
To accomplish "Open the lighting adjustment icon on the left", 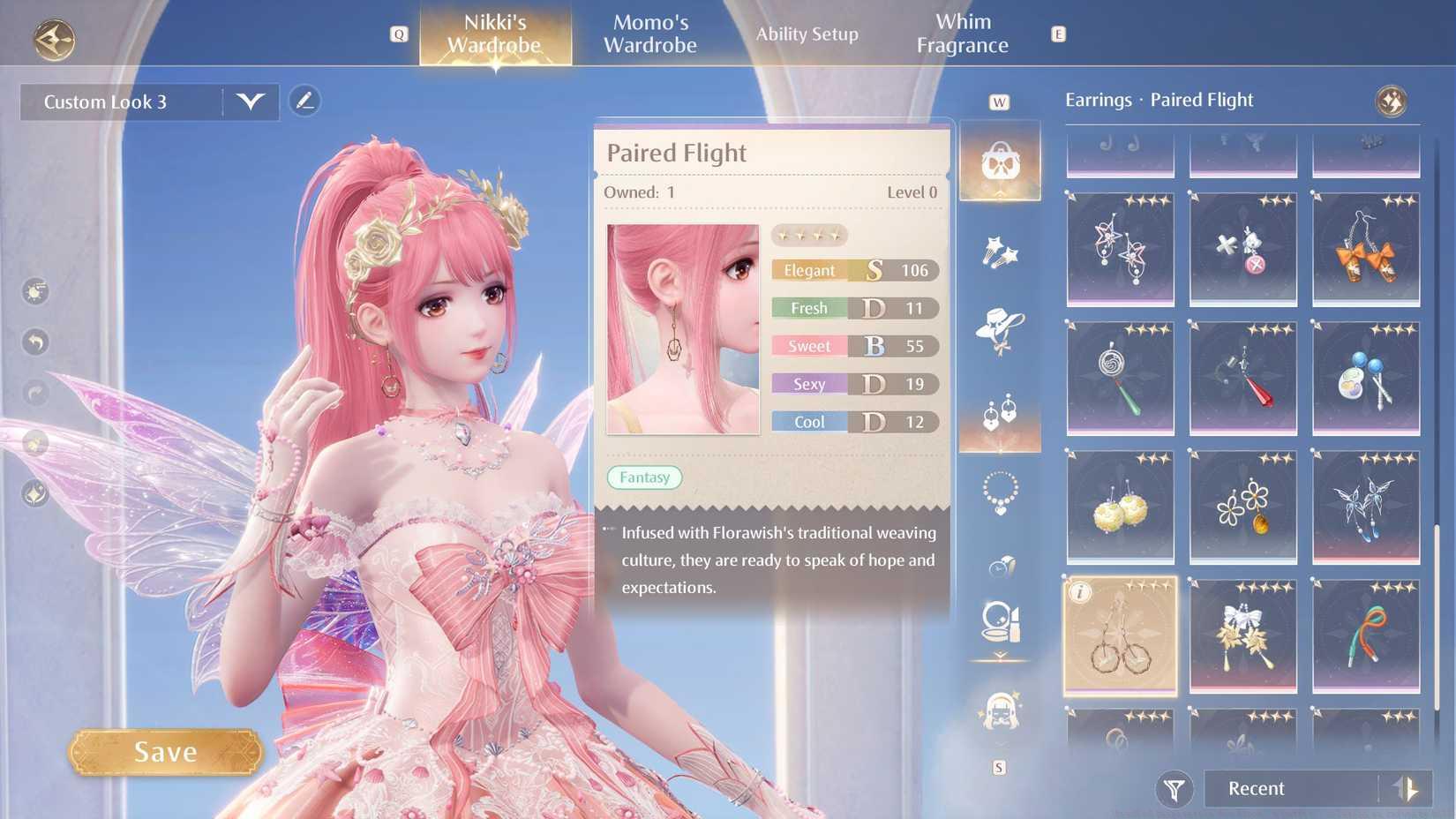I will [x=35, y=291].
